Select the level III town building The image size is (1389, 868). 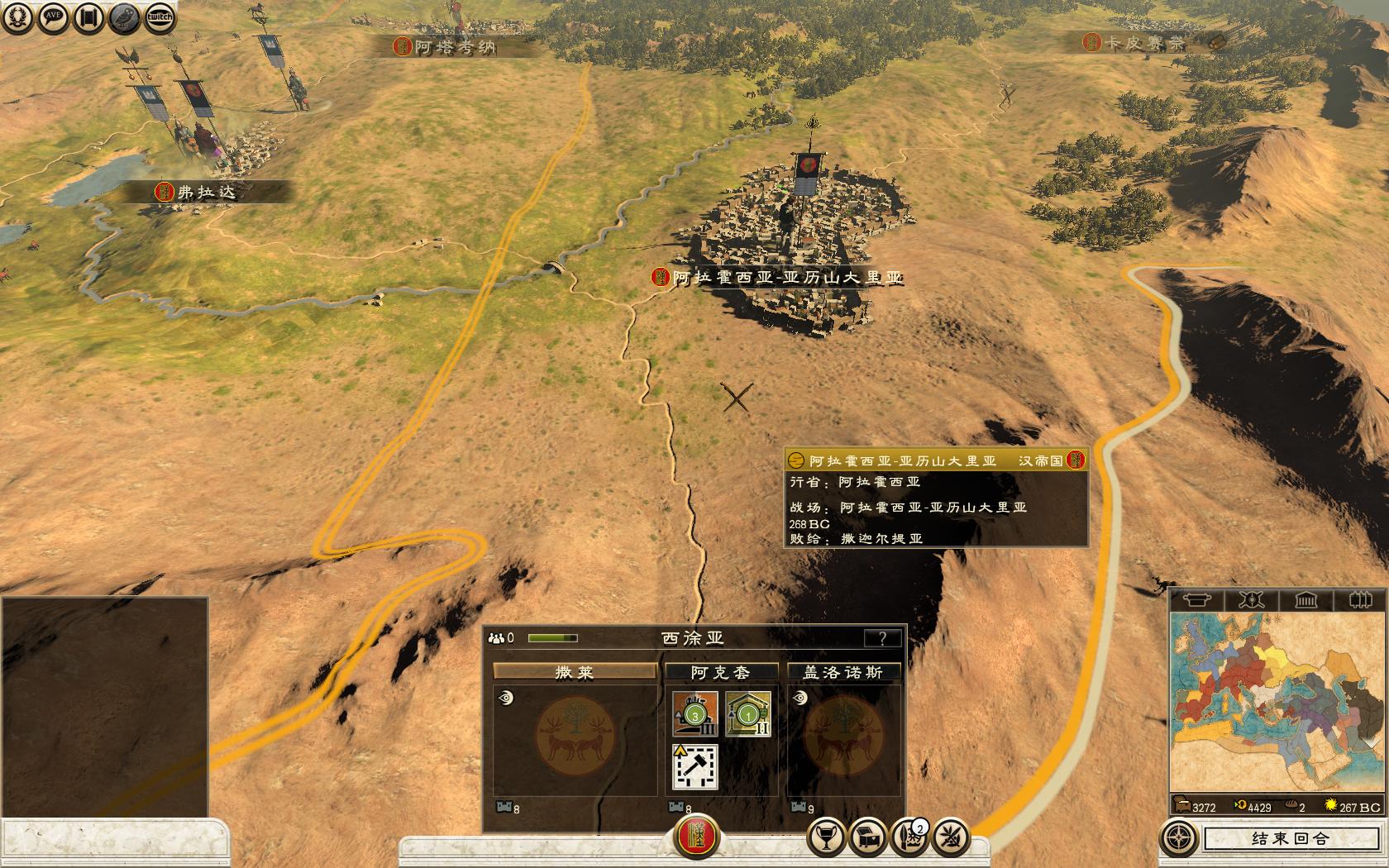(694, 713)
